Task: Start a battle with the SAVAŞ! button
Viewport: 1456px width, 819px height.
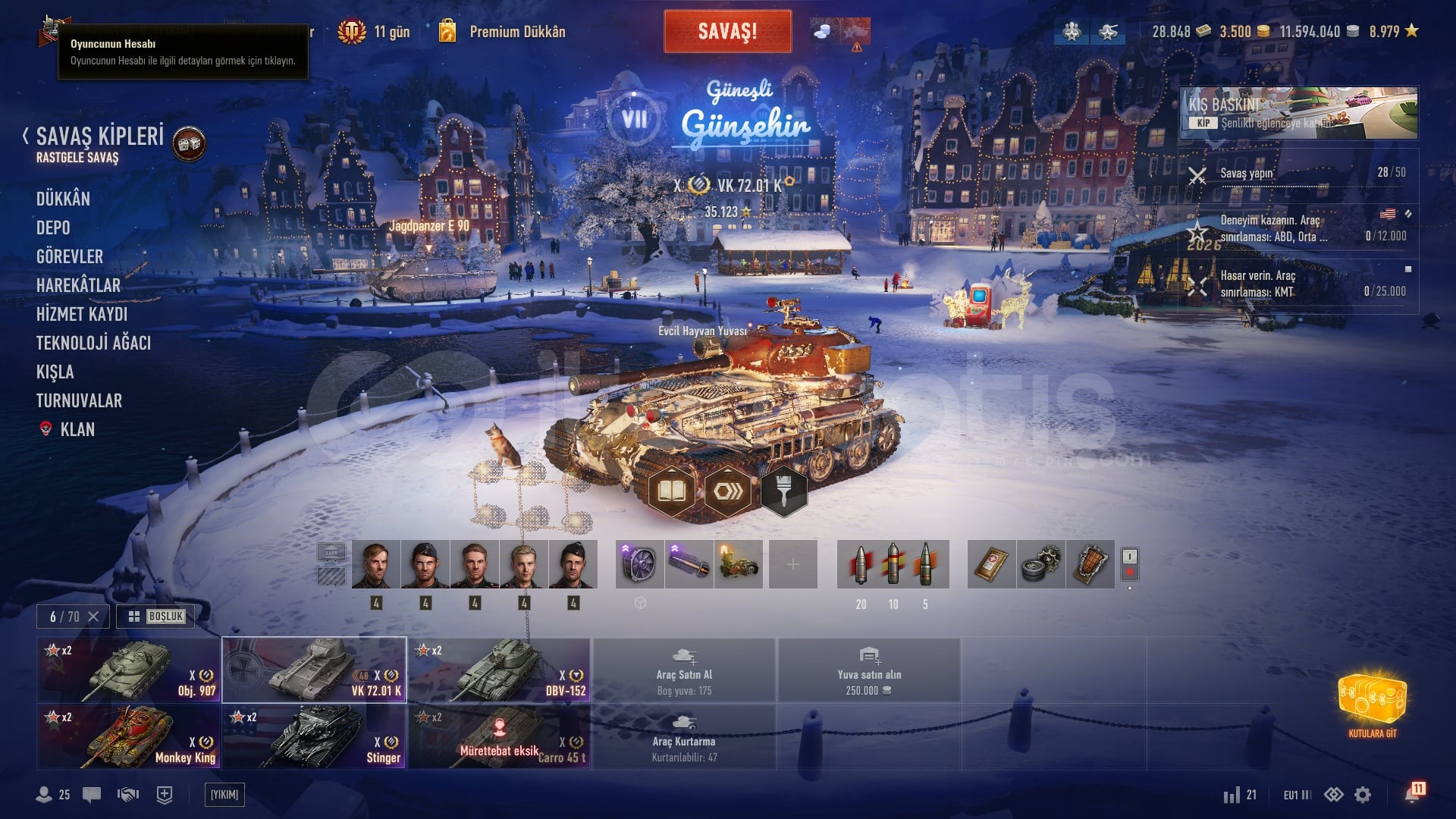Action: click(x=727, y=32)
